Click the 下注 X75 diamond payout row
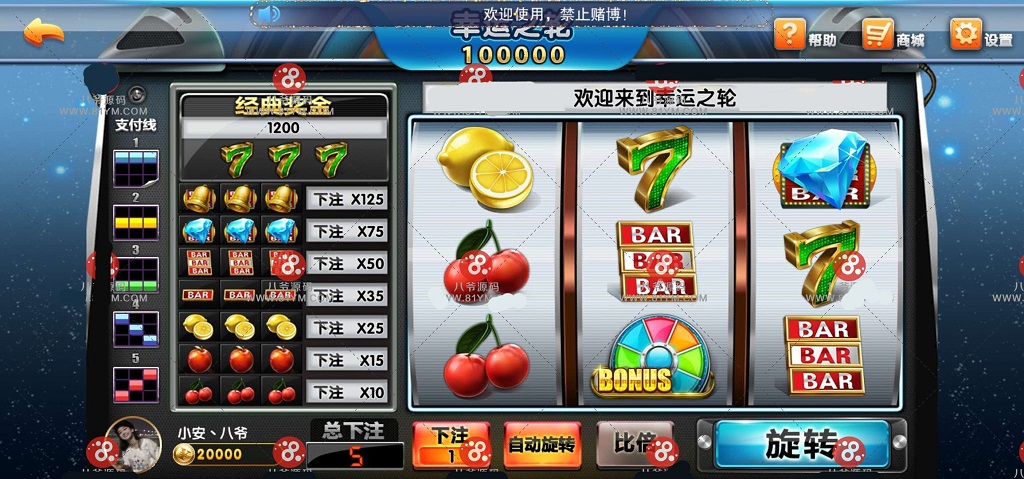1024x479 pixels. (345, 231)
